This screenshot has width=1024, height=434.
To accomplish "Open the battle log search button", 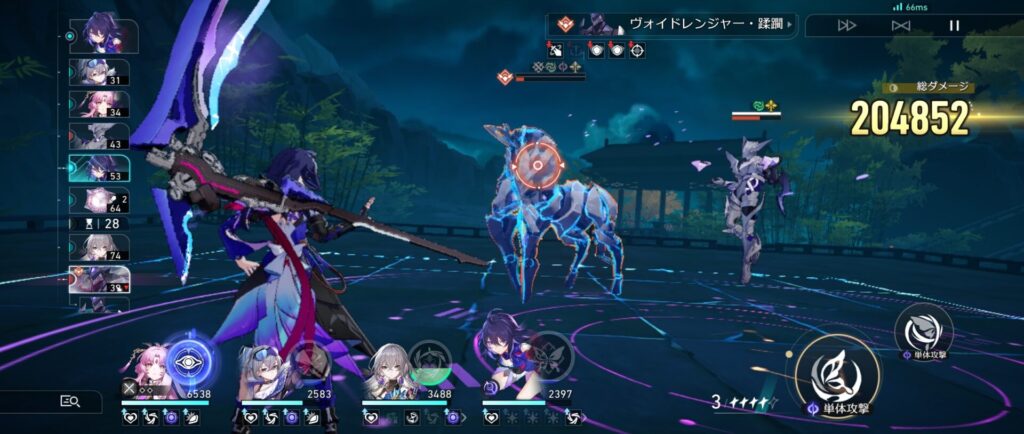I will pos(71,401).
